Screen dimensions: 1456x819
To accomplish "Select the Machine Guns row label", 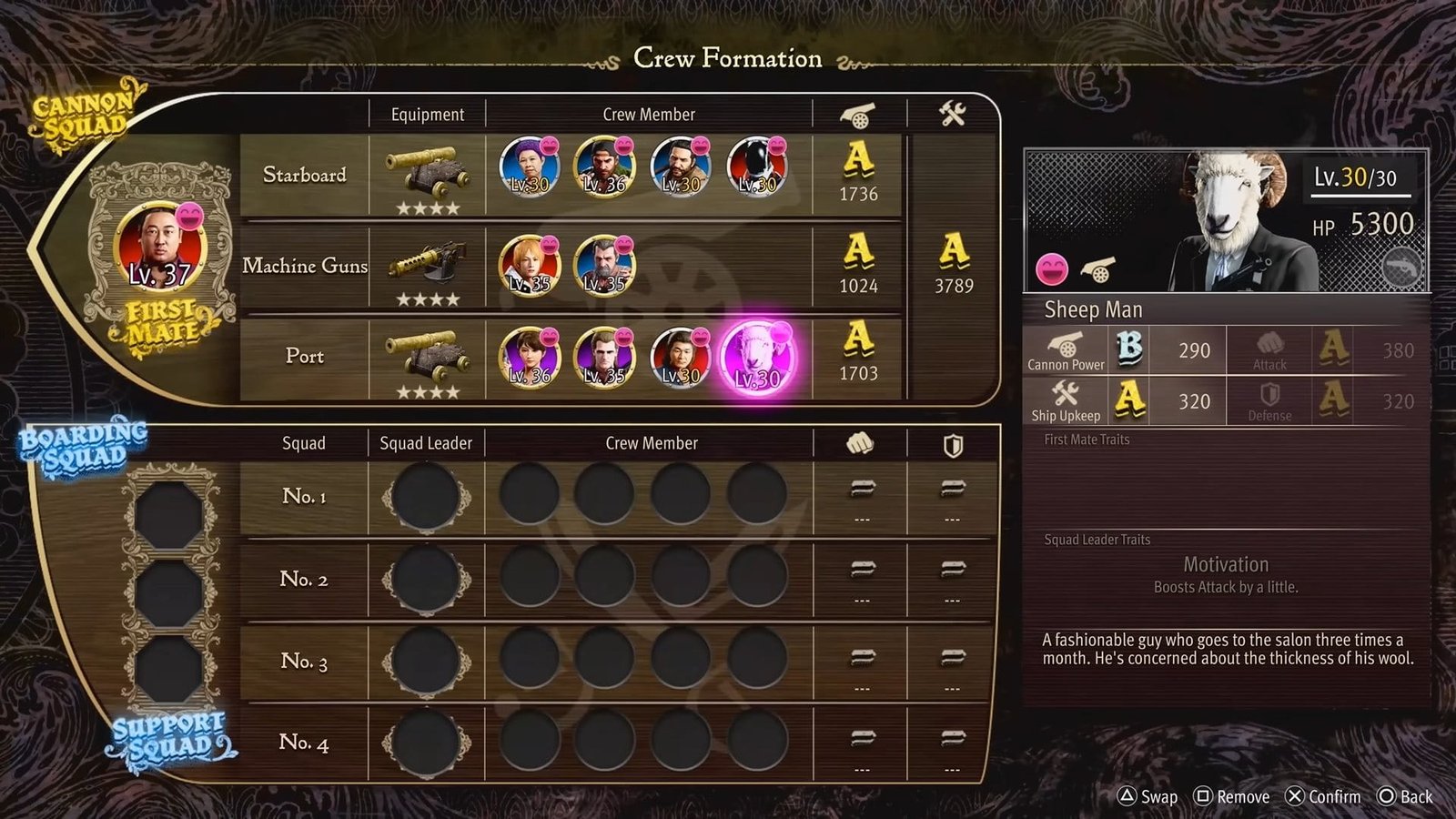I will pyautogui.click(x=304, y=266).
